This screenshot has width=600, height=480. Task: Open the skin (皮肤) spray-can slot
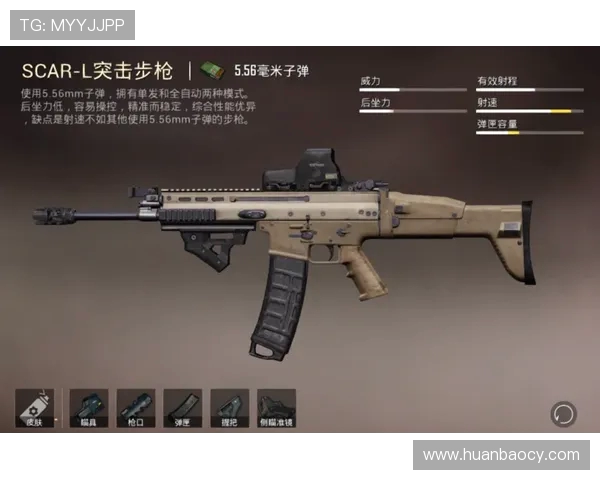35,409
